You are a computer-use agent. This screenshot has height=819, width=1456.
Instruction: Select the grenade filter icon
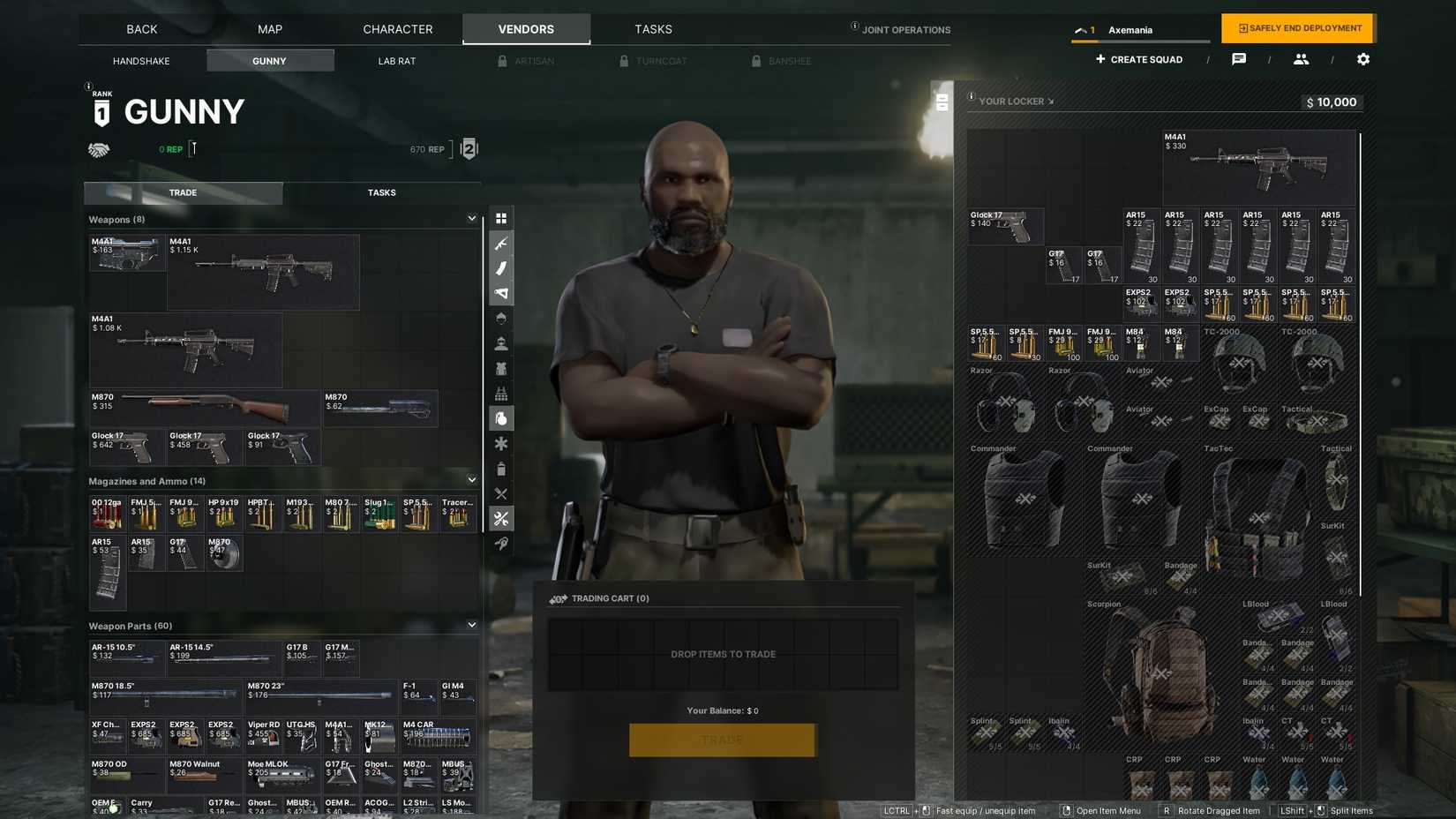501,418
